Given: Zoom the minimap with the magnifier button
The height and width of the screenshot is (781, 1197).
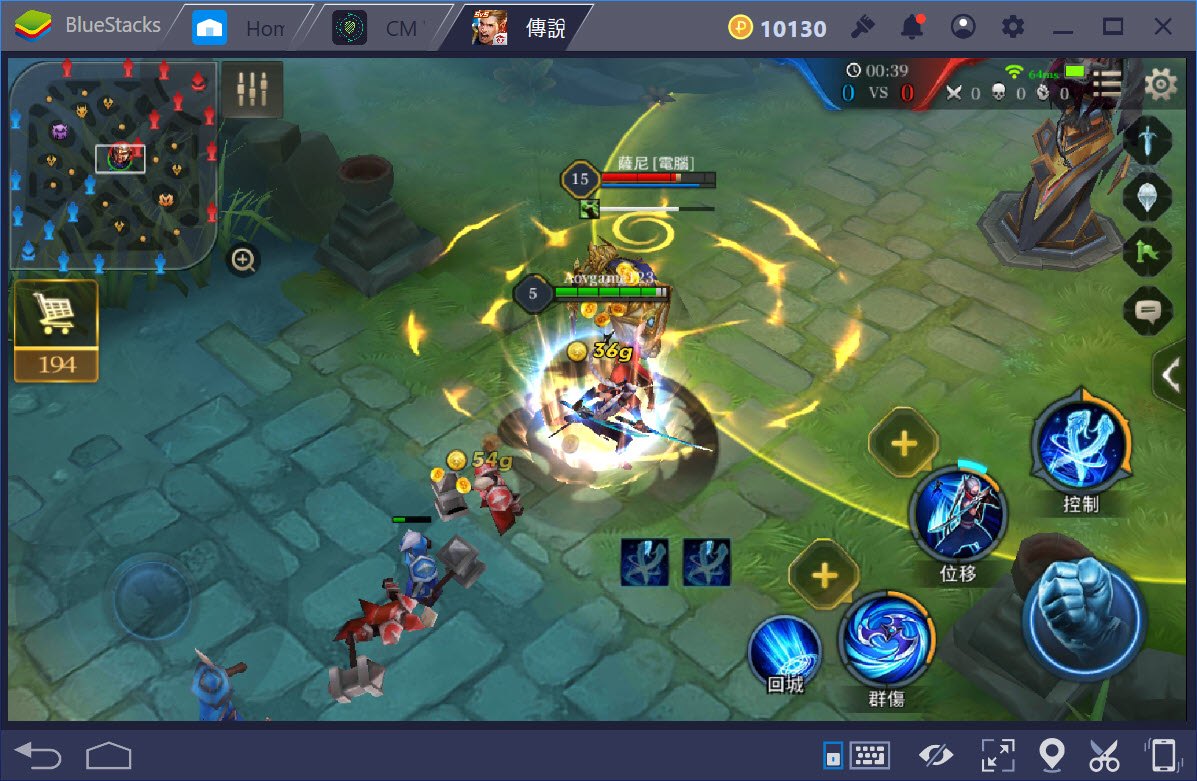Looking at the screenshot, I should (x=243, y=261).
